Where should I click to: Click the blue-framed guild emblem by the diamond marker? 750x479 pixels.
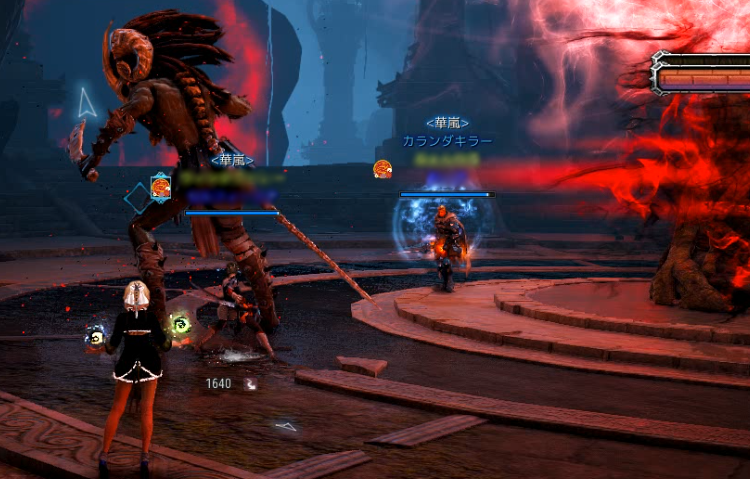tap(159, 185)
